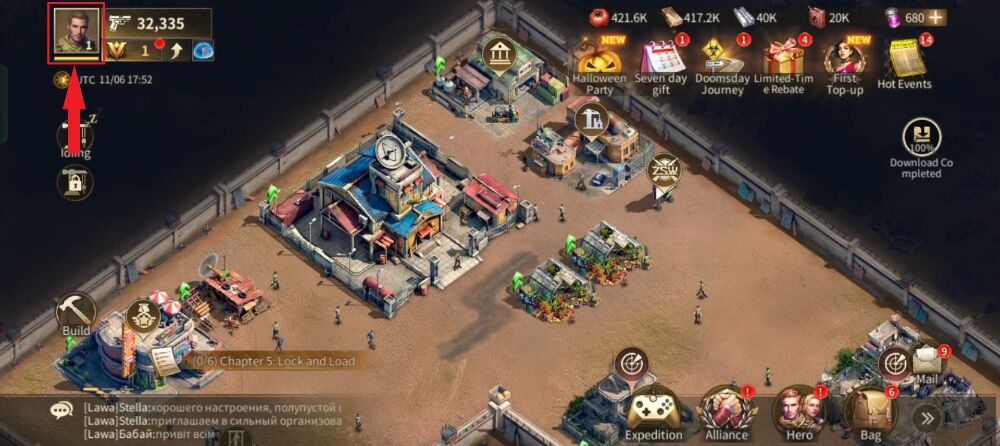Open the Expedition menu

[x=653, y=410]
